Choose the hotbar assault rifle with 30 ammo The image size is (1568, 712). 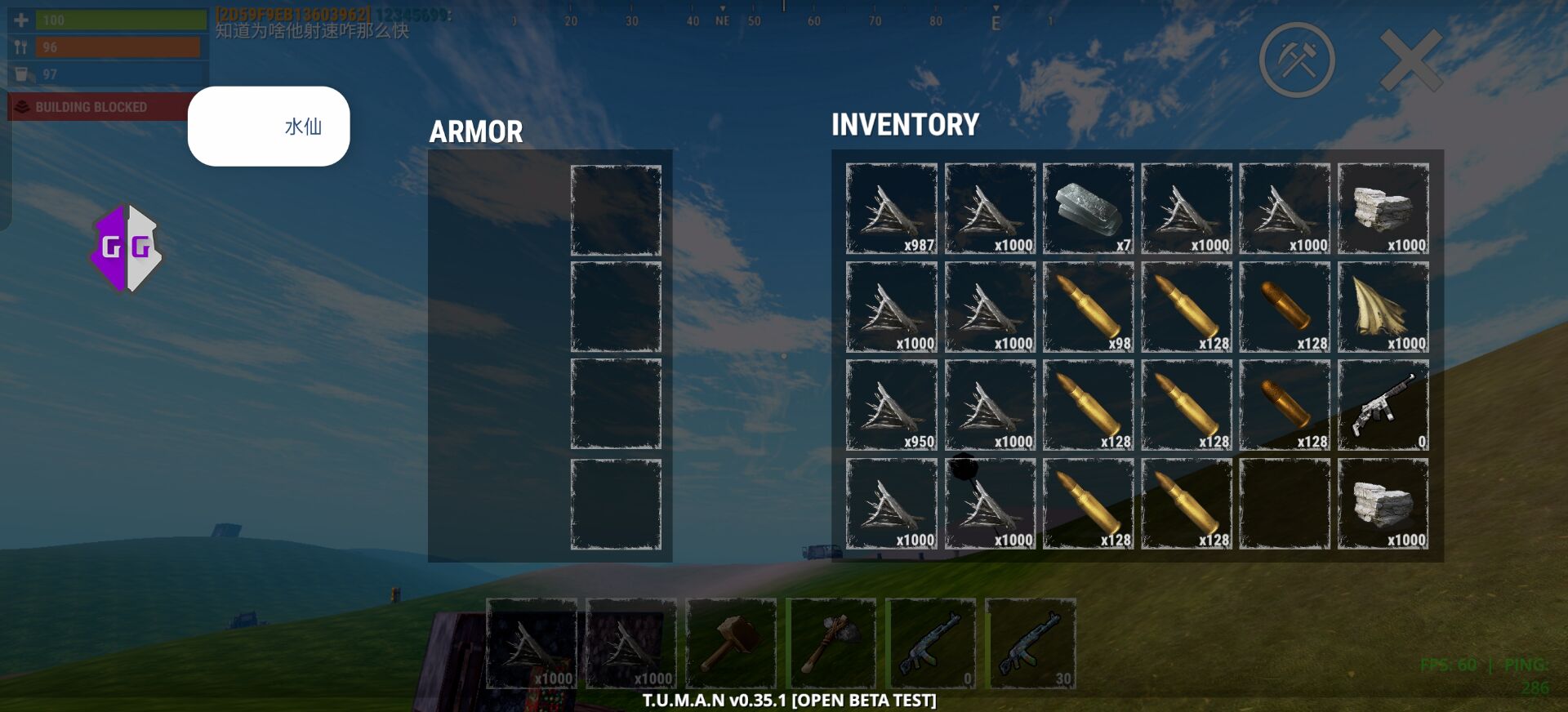click(1030, 643)
